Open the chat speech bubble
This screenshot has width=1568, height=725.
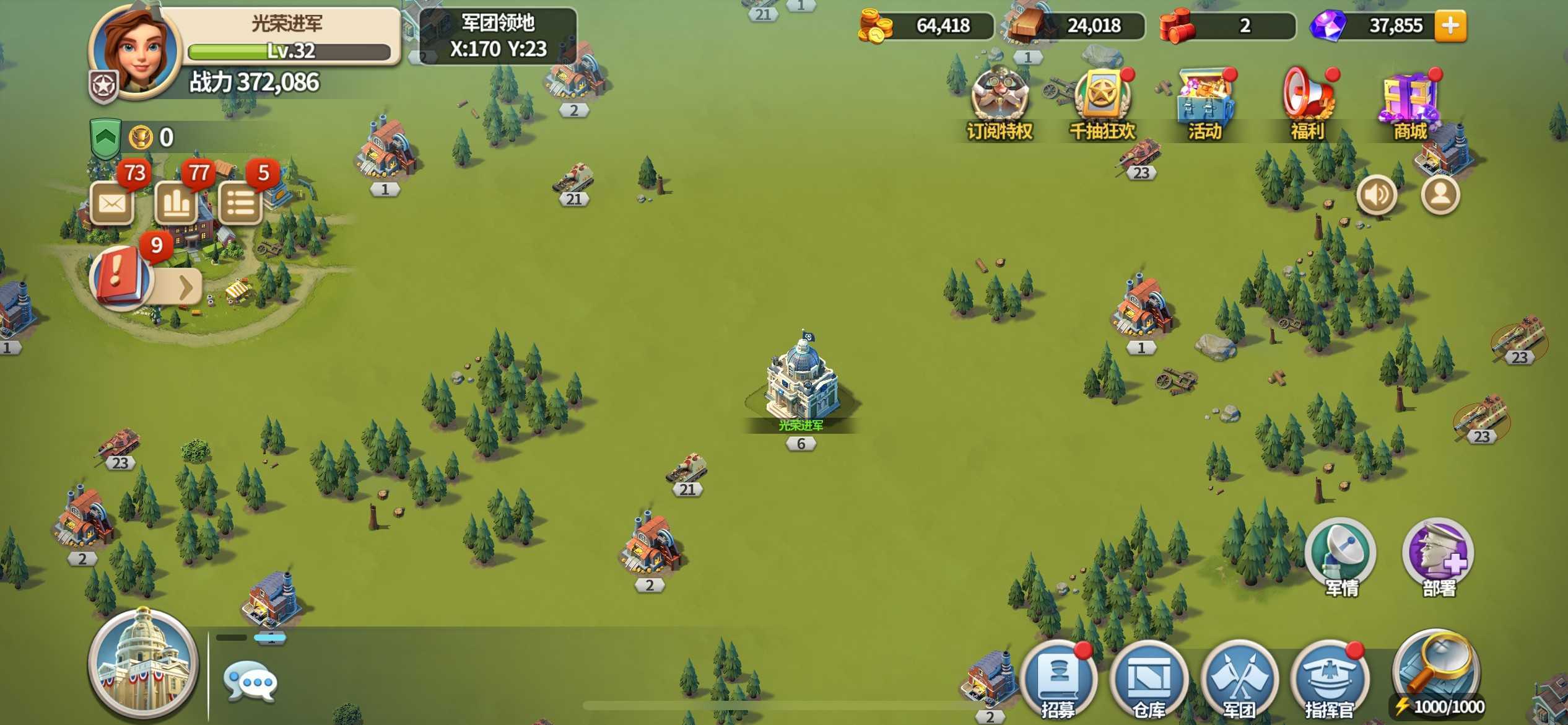(250, 682)
